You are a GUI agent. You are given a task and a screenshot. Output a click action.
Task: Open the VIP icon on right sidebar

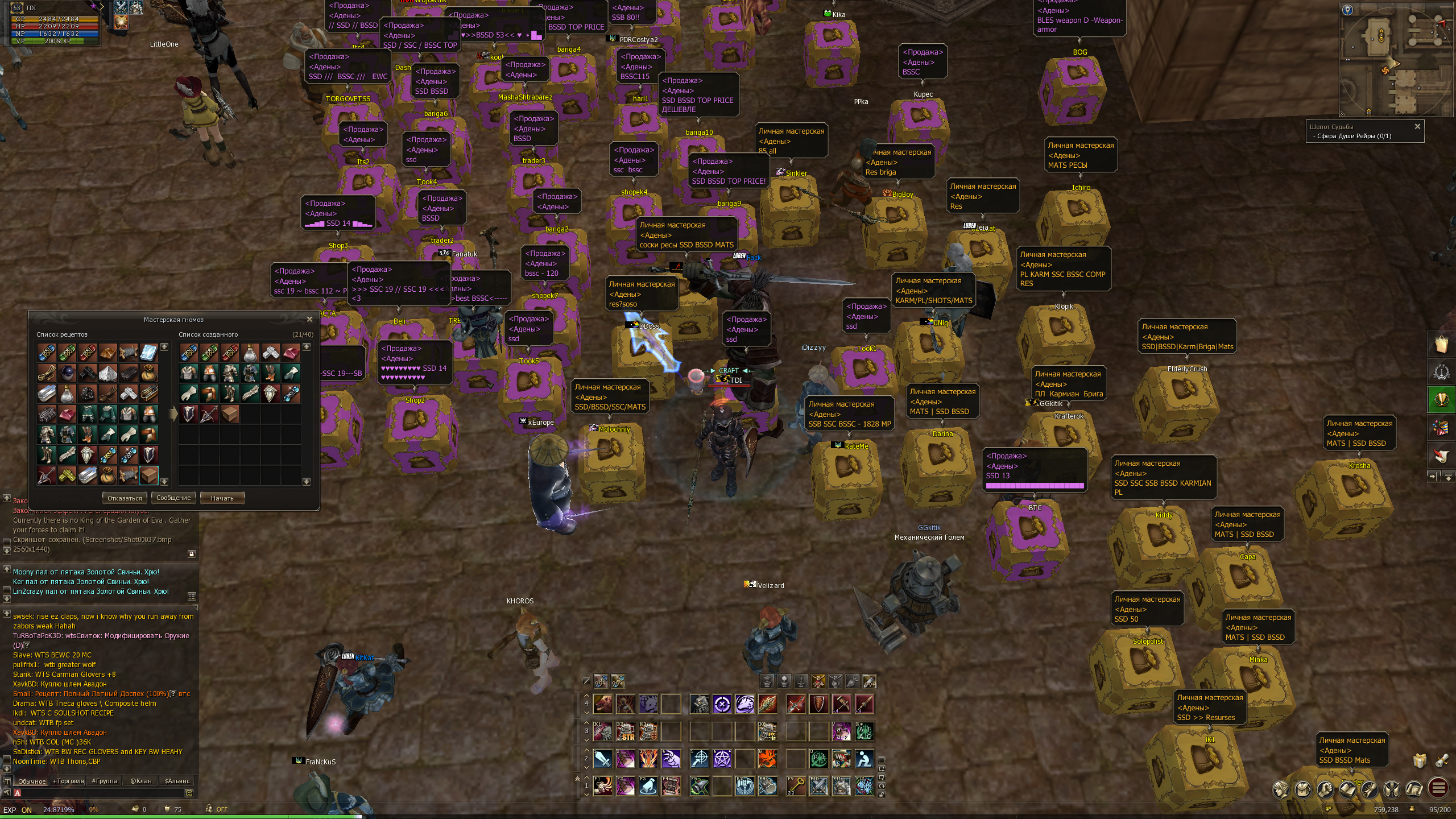[x=1441, y=371]
